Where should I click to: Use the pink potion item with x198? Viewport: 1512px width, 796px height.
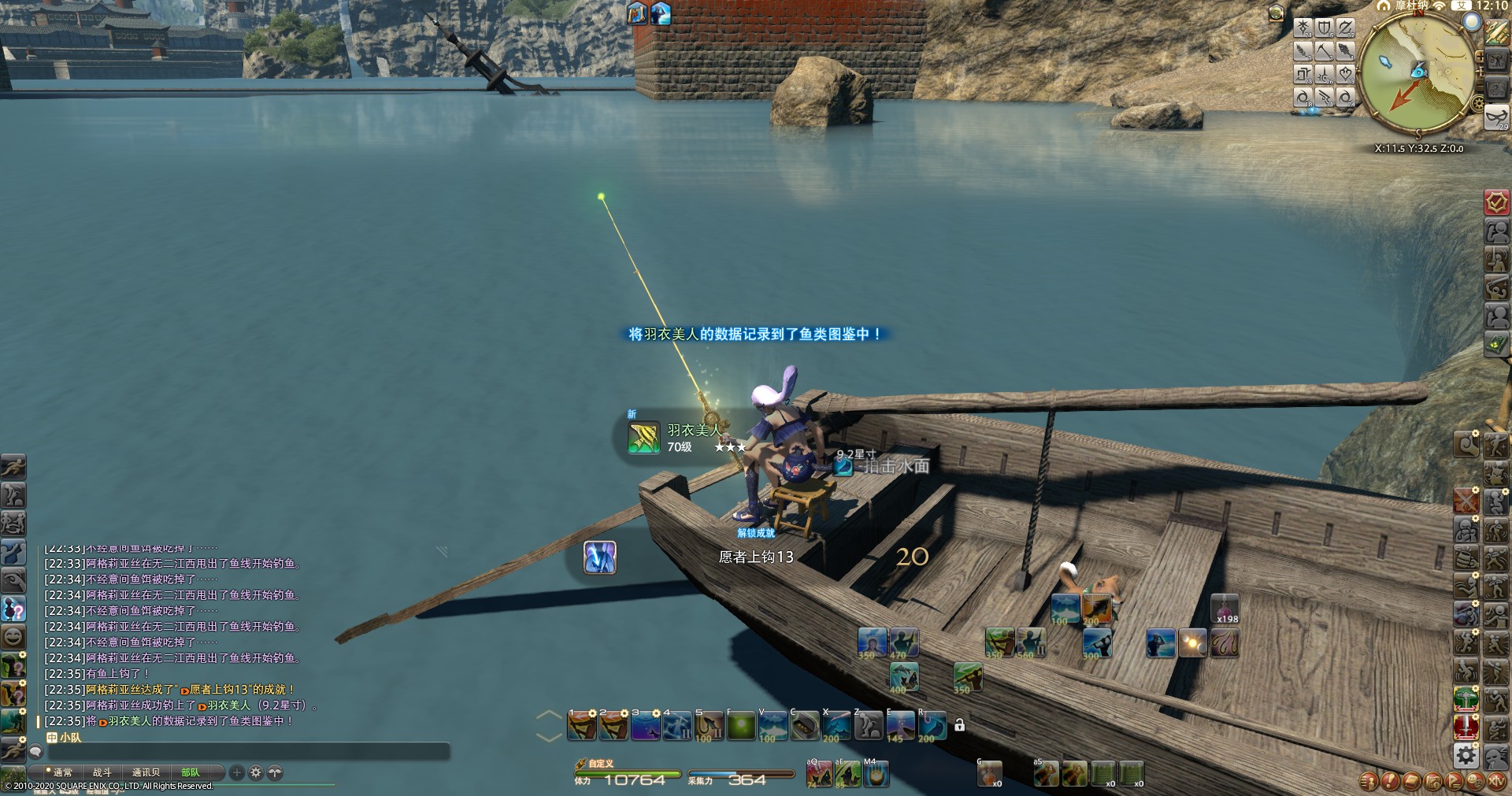click(x=1225, y=609)
